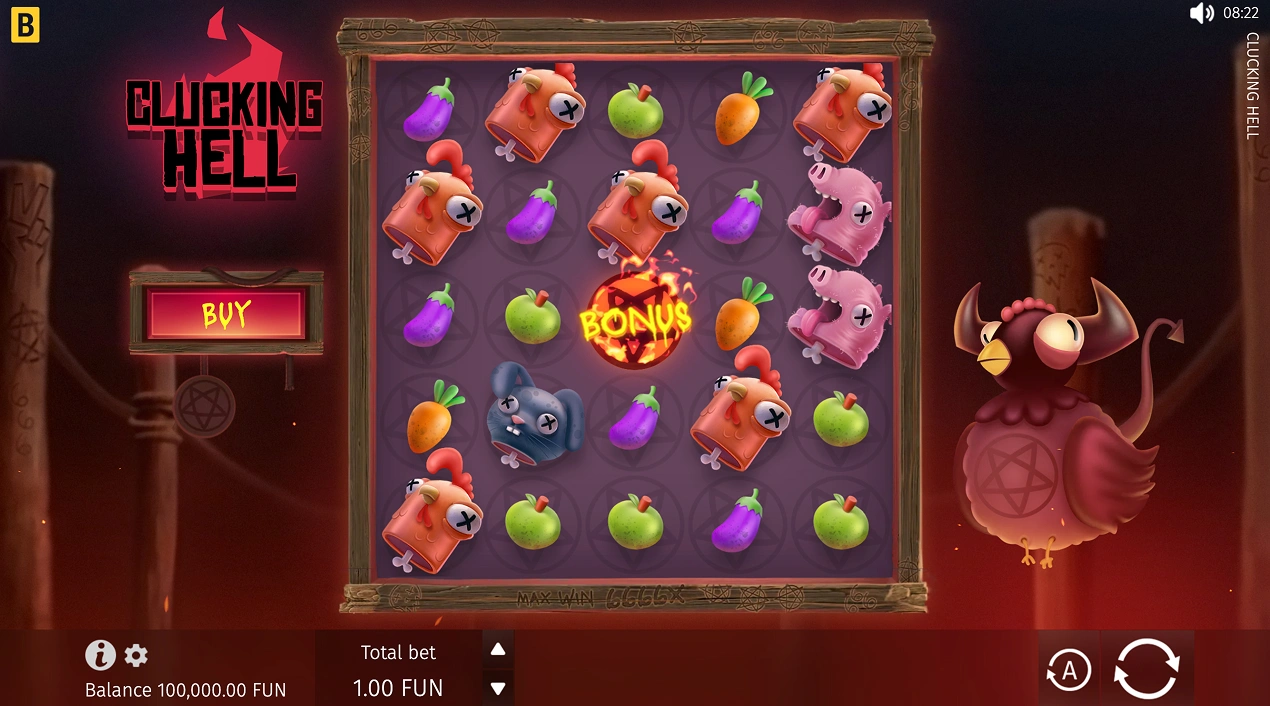Image resolution: width=1270 pixels, height=706 pixels.
Task: Increase total bet with the up arrow
Action: 498,650
